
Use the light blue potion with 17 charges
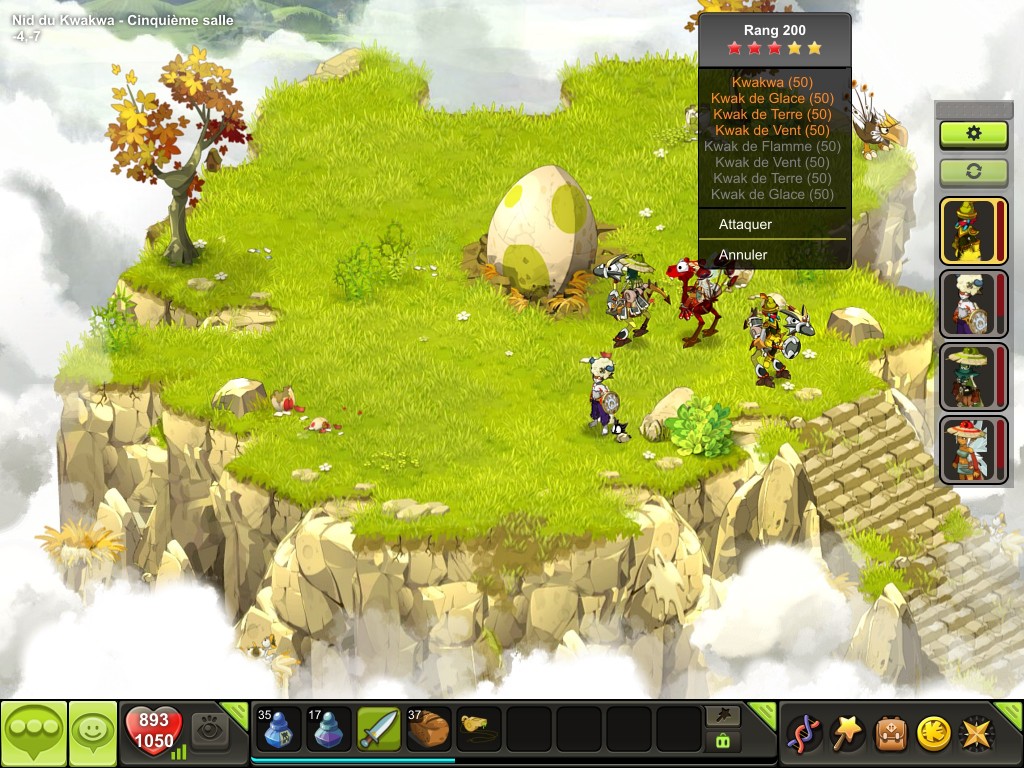pyautogui.click(x=329, y=730)
